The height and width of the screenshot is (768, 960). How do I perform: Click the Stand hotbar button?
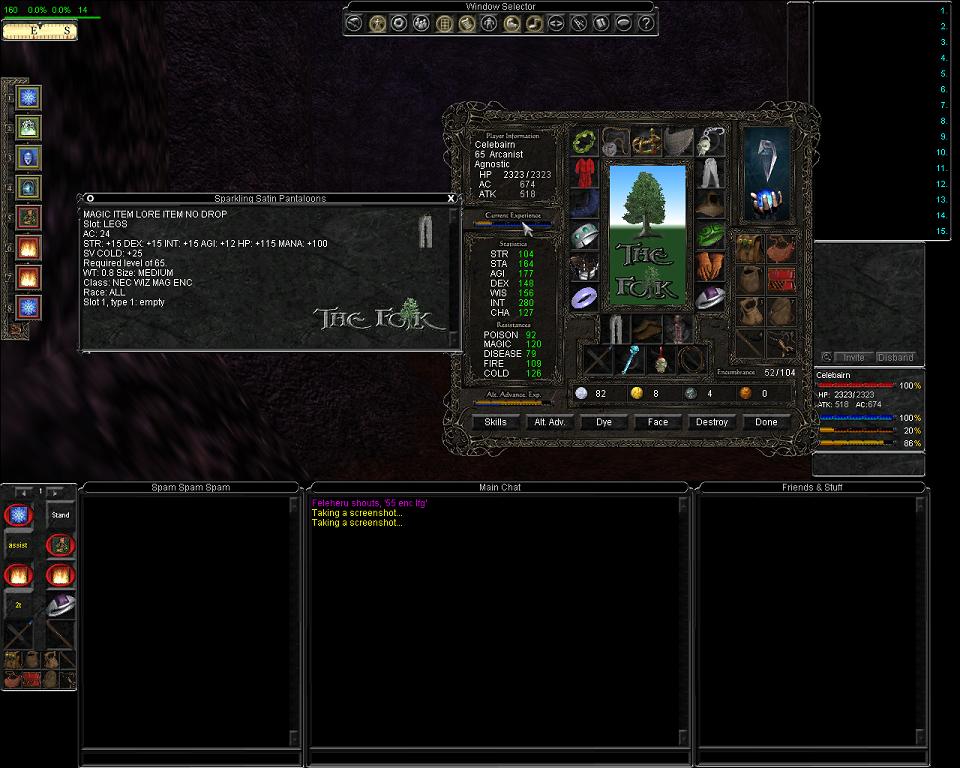pyautogui.click(x=60, y=515)
